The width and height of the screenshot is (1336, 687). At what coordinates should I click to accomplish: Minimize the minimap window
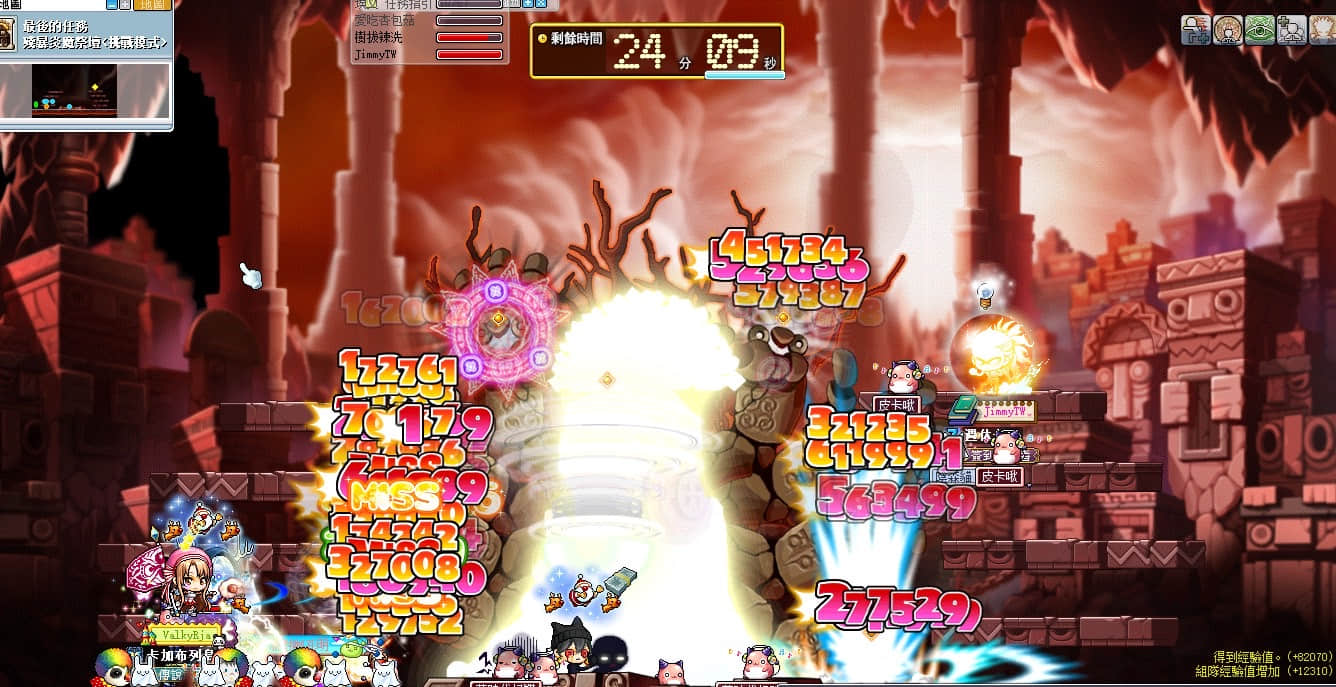pyautogui.click(x=111, y=5)
